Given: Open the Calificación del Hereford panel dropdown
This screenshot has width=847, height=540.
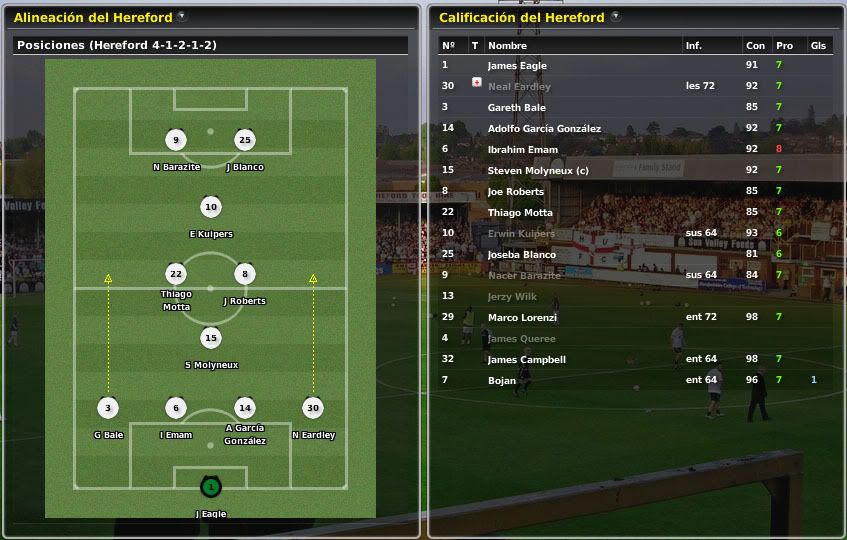Looking at the screenshot, I should pyautogui.click(x=615, y=17).
